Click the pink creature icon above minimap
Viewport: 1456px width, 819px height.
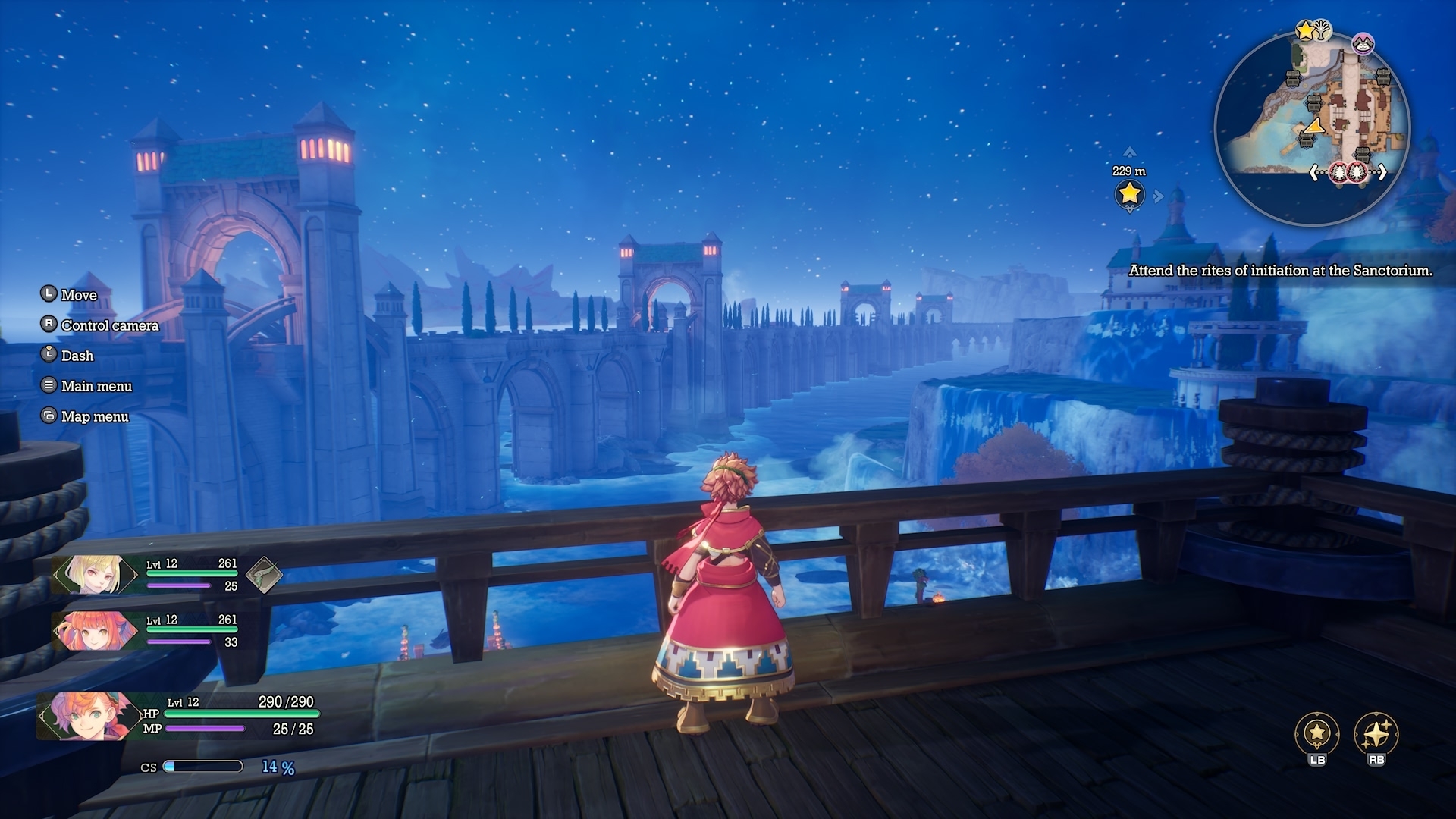(x=1363, y=45)
